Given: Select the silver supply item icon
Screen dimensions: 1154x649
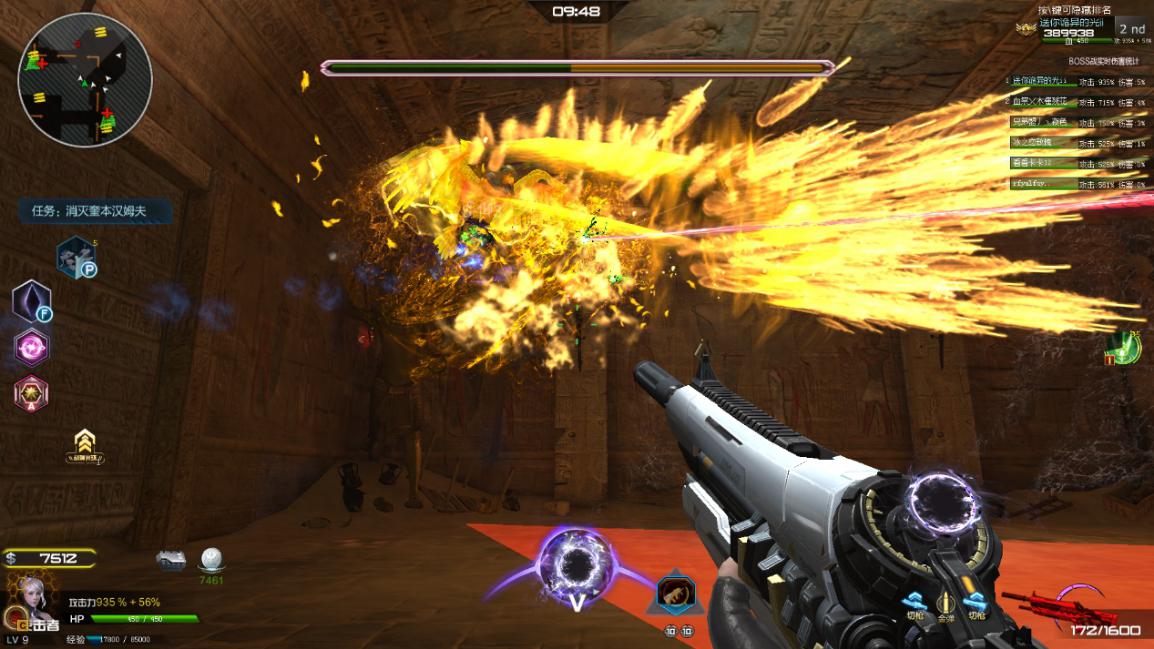Looking at the screenshot, I should [x=171, y=560].
